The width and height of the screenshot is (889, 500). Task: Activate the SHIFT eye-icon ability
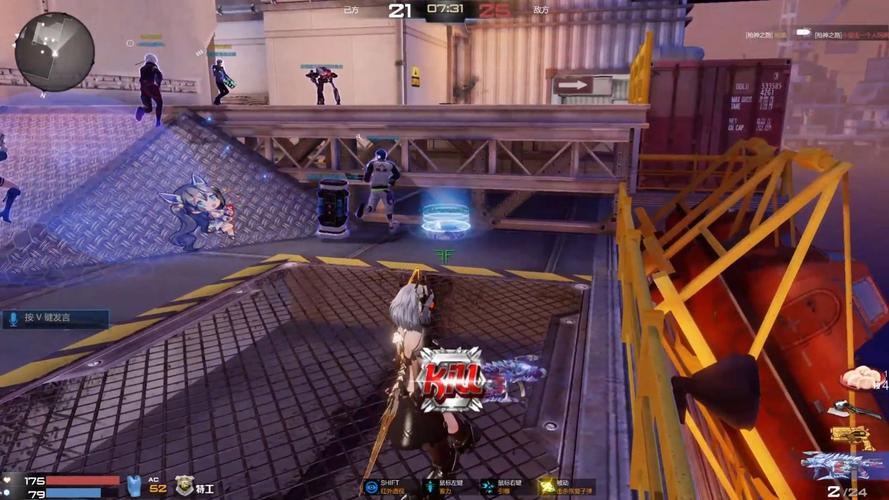point(370,487)
